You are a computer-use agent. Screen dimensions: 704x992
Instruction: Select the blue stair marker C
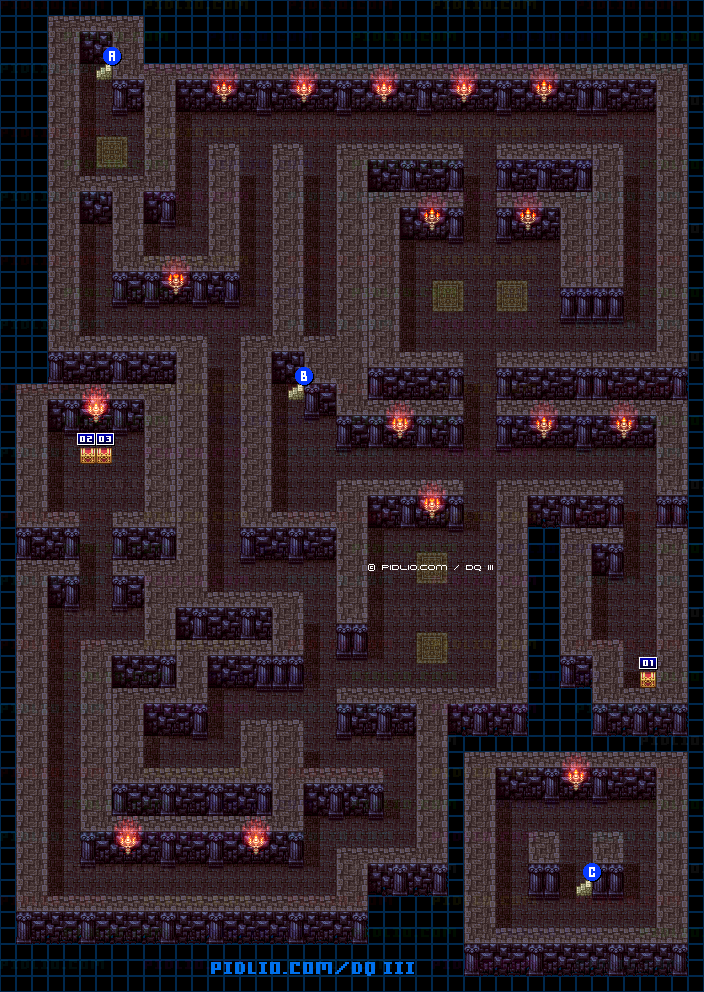click(x=592, y=872)
